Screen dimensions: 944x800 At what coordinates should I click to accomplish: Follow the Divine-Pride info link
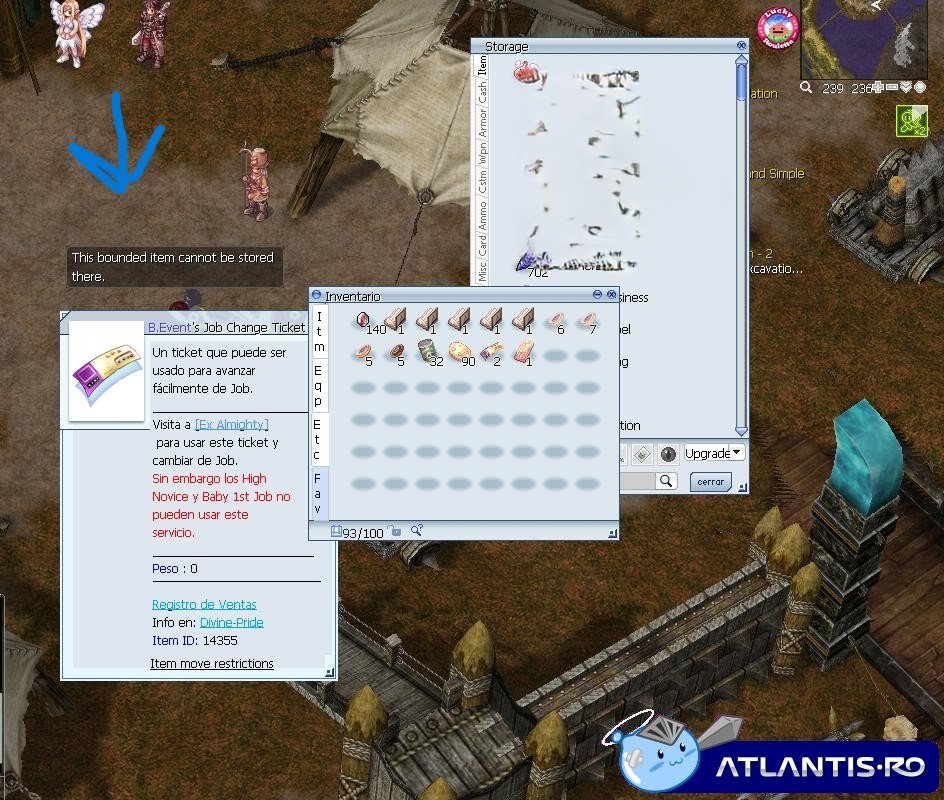coord(231,622)
